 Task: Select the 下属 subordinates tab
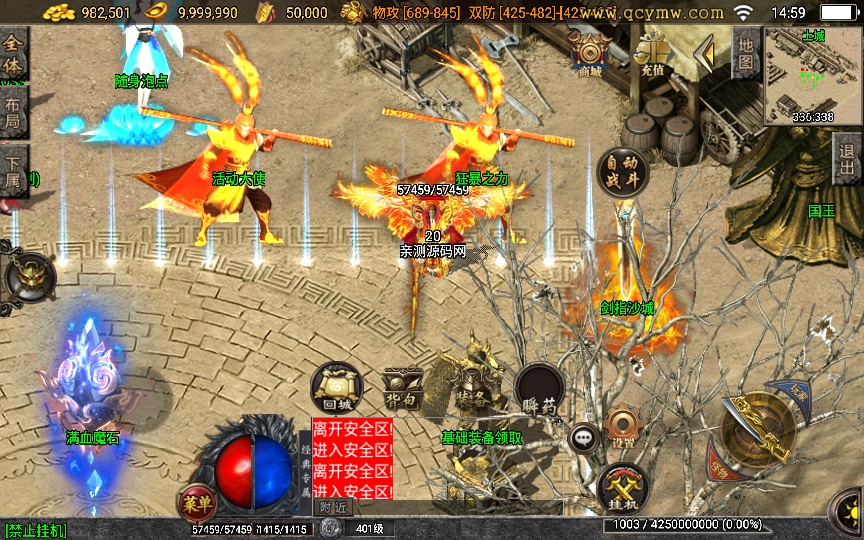click(13, 171)
